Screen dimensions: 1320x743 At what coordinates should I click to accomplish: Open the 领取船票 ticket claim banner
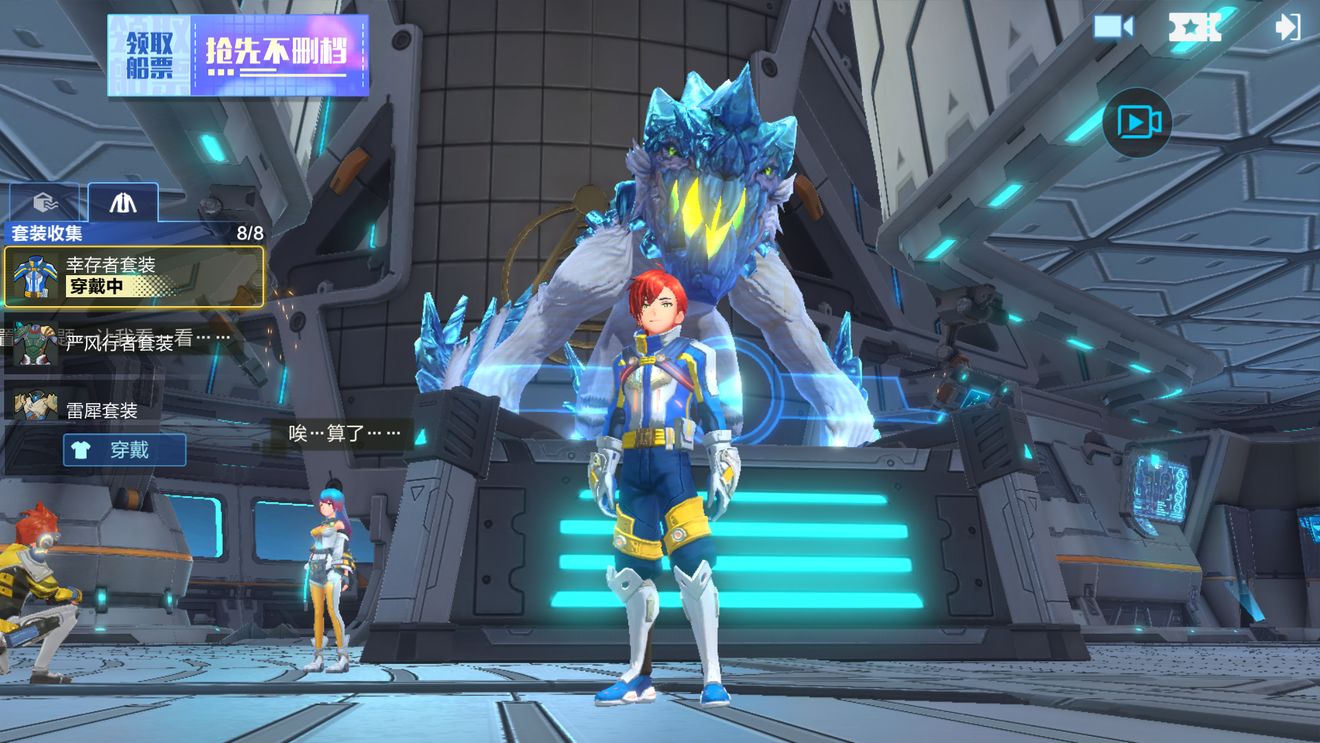238,55
